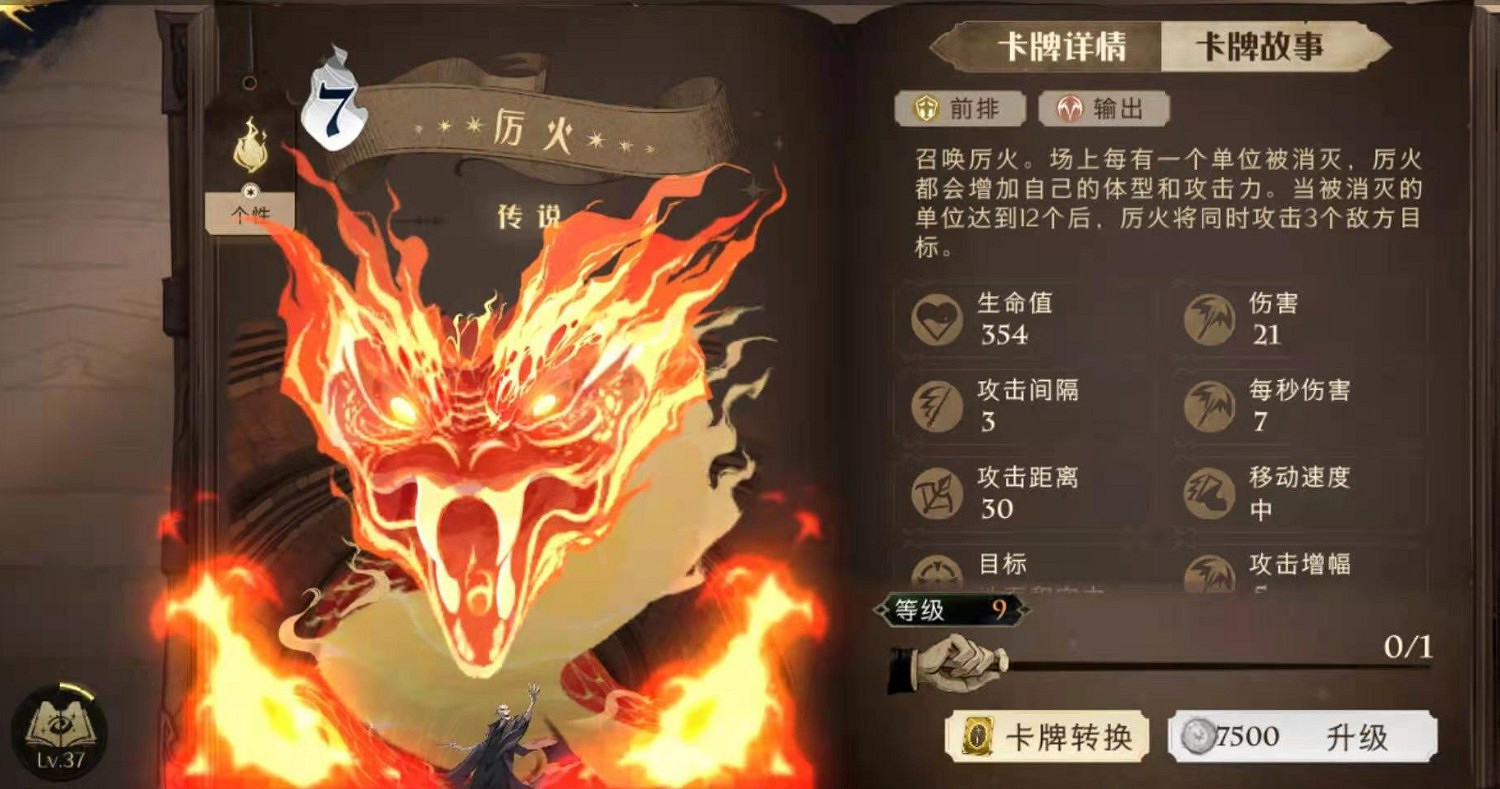Click the 攻击距离 attack range icon
This screenshot has width=1500, height=789.
point(936,493)
